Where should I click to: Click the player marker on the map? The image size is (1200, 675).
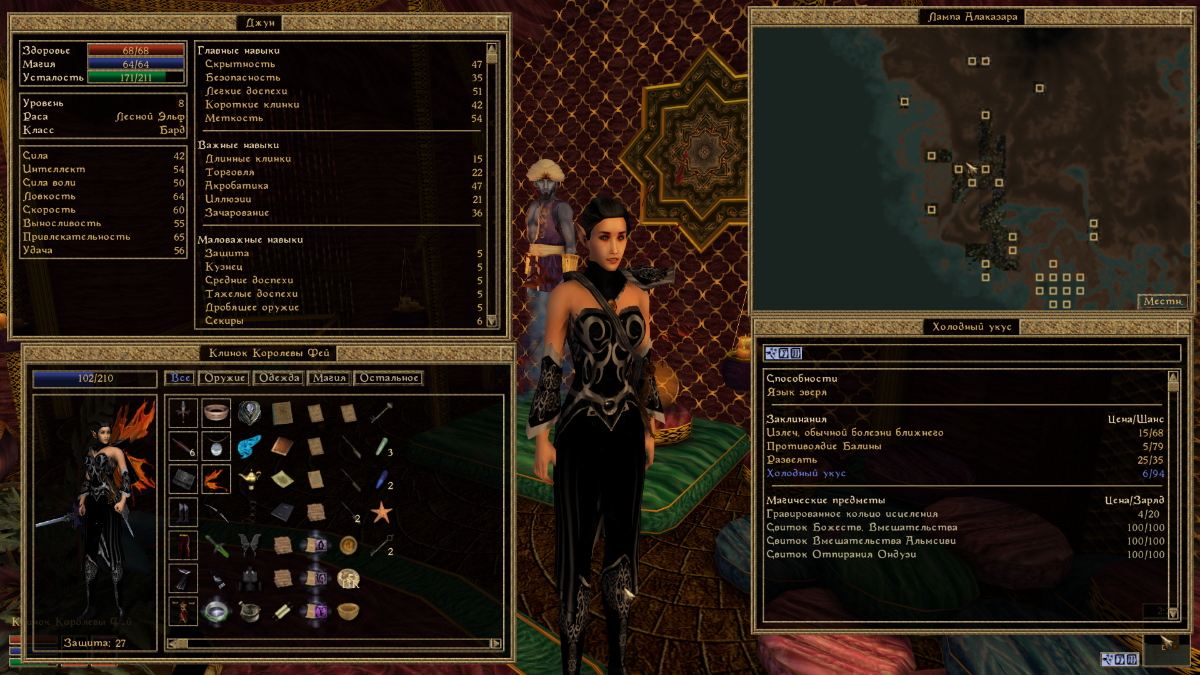969,169
